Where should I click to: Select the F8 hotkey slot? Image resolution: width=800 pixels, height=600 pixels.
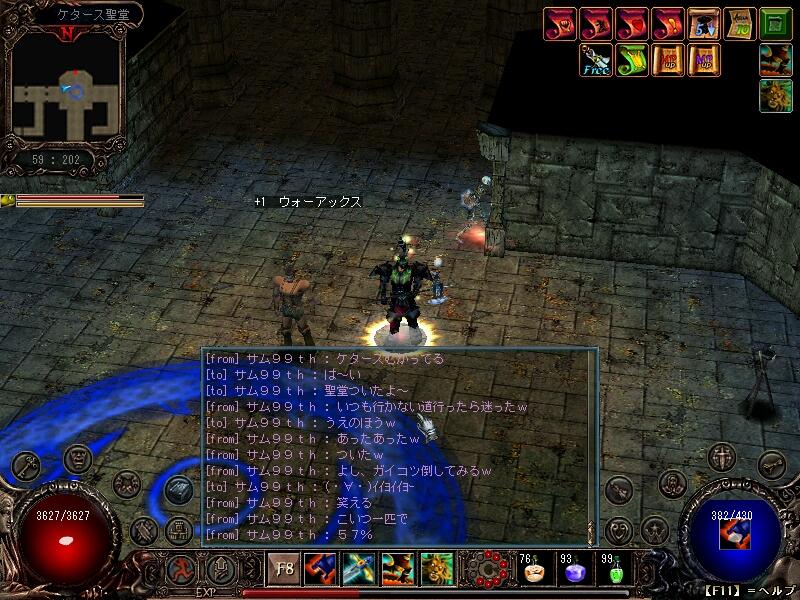pyautogui.click(x=283, y=569)
